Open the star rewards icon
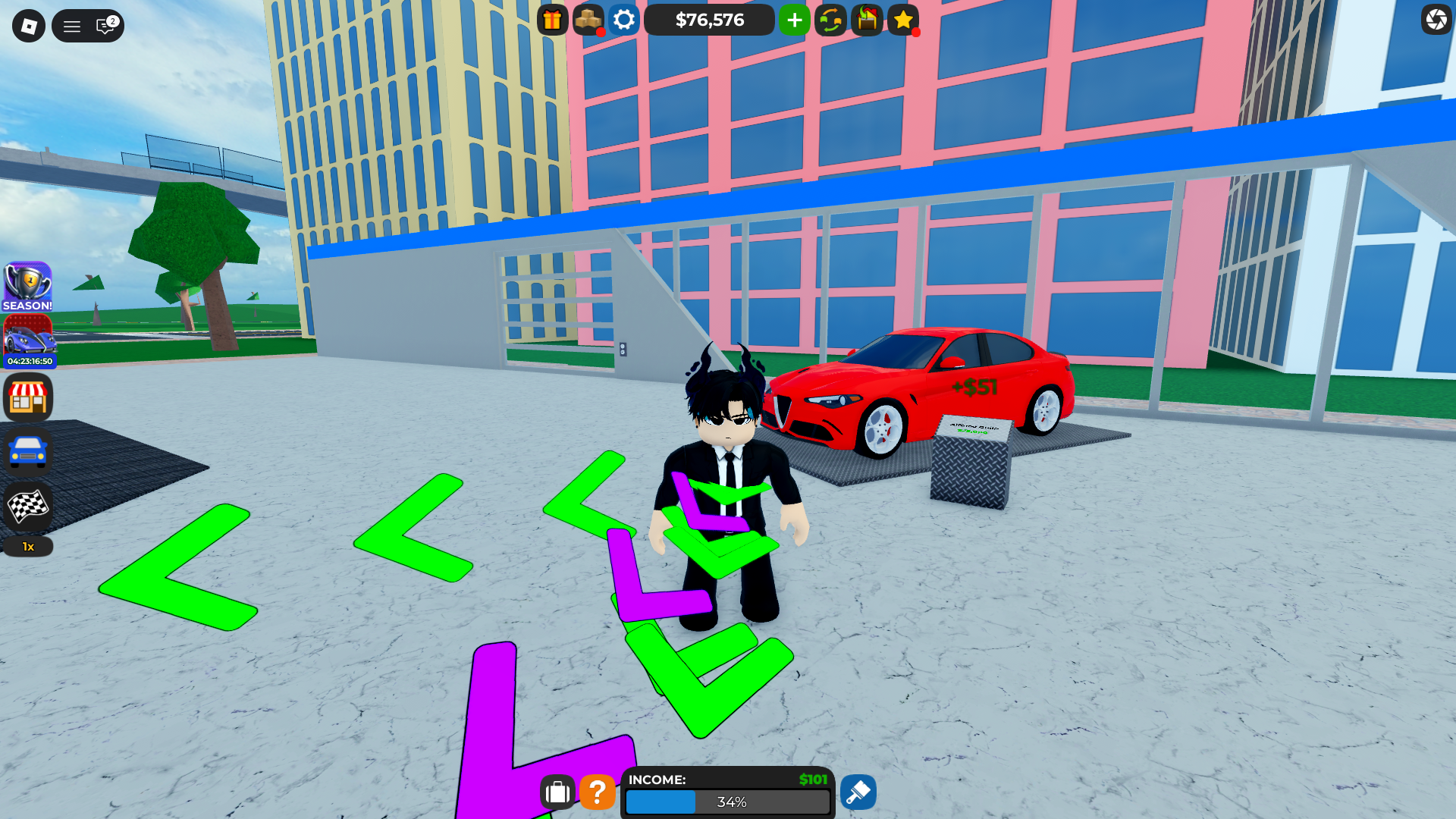Viewport: 1456px width, 819px height. coord(902,20)
